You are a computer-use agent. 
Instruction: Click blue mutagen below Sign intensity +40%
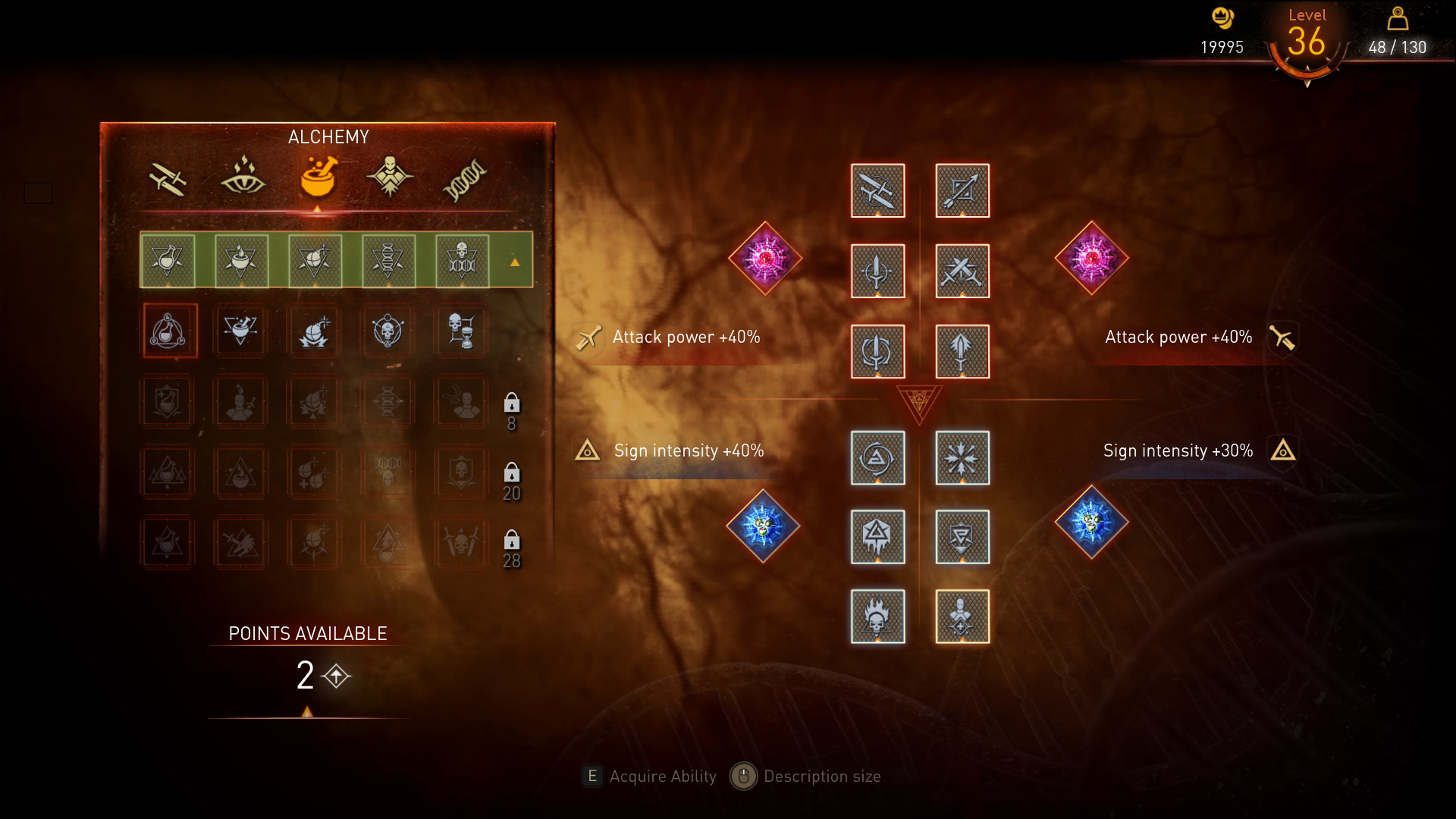(x=763, y=525)
